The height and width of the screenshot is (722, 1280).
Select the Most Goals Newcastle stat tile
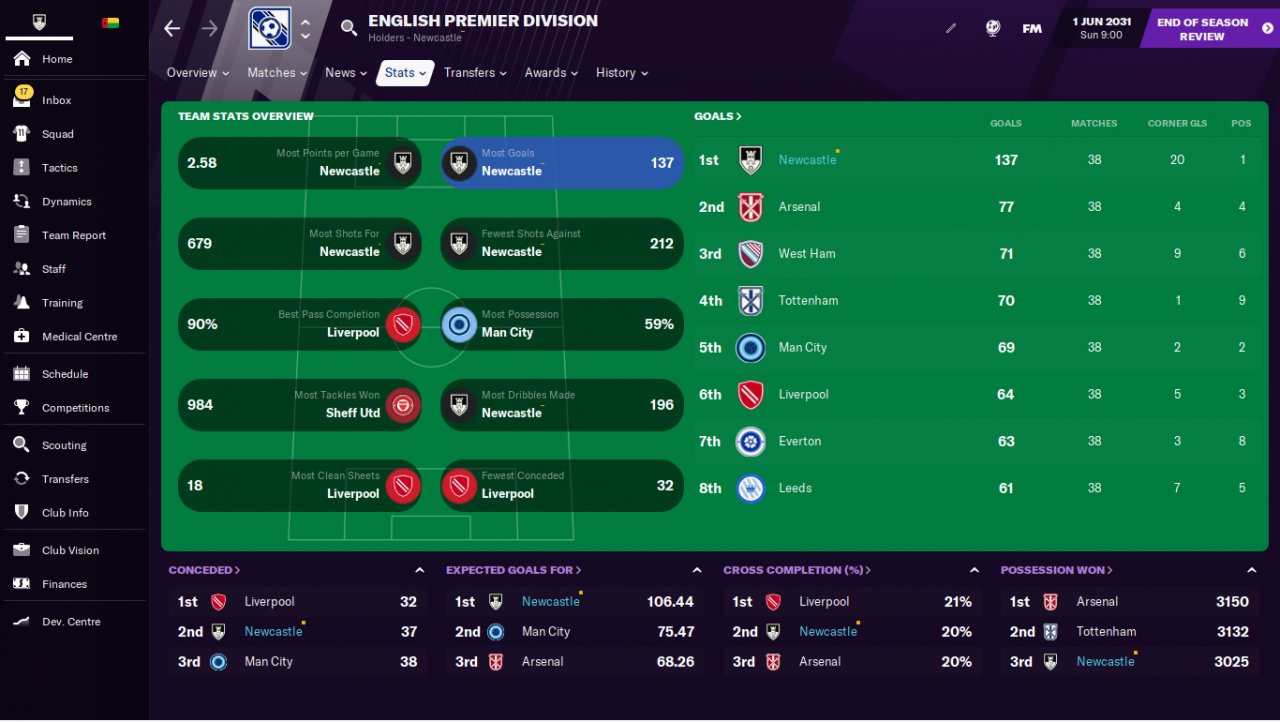click(562, 163)
